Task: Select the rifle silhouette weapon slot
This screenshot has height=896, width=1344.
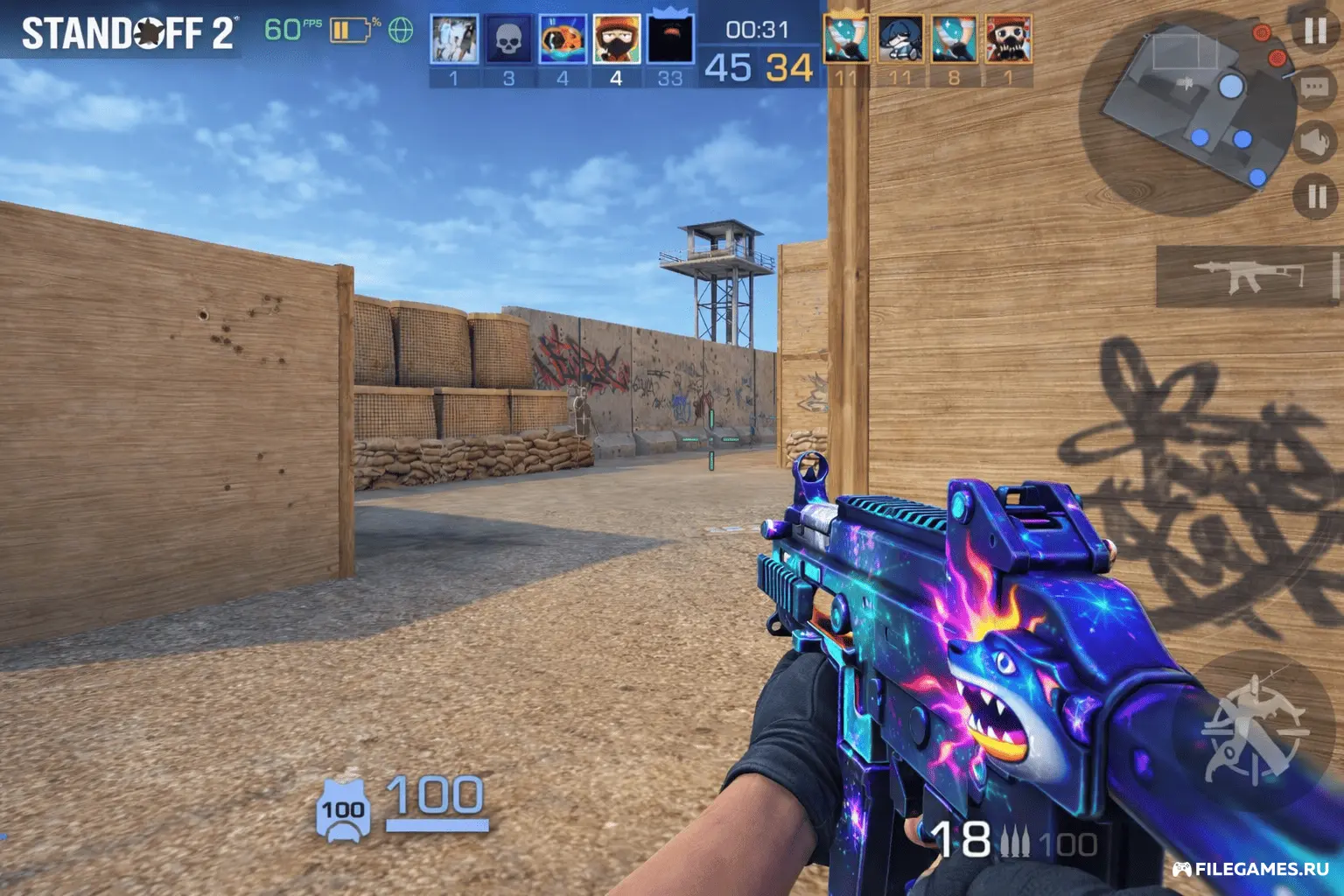Action: 1248,276
